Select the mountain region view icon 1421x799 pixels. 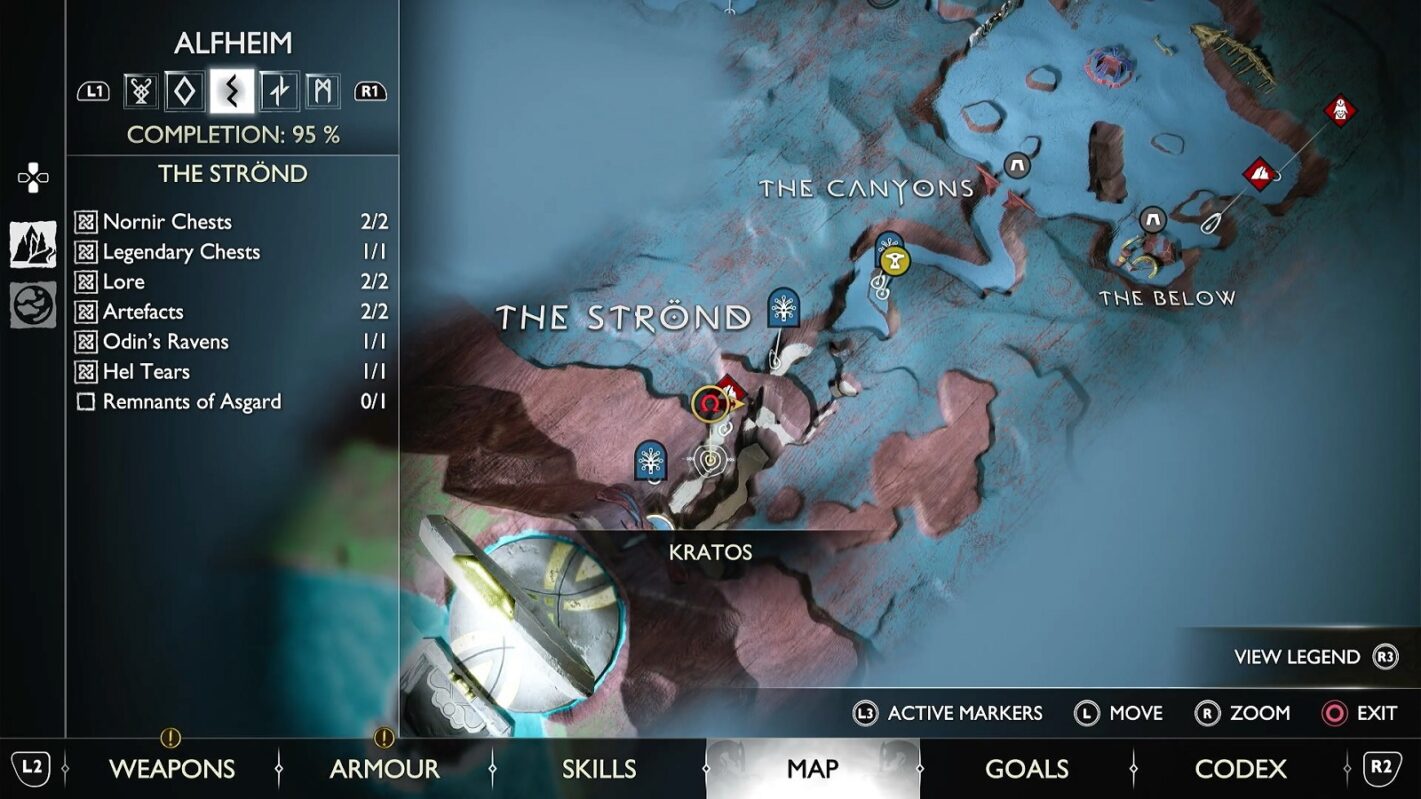[33, 245]
